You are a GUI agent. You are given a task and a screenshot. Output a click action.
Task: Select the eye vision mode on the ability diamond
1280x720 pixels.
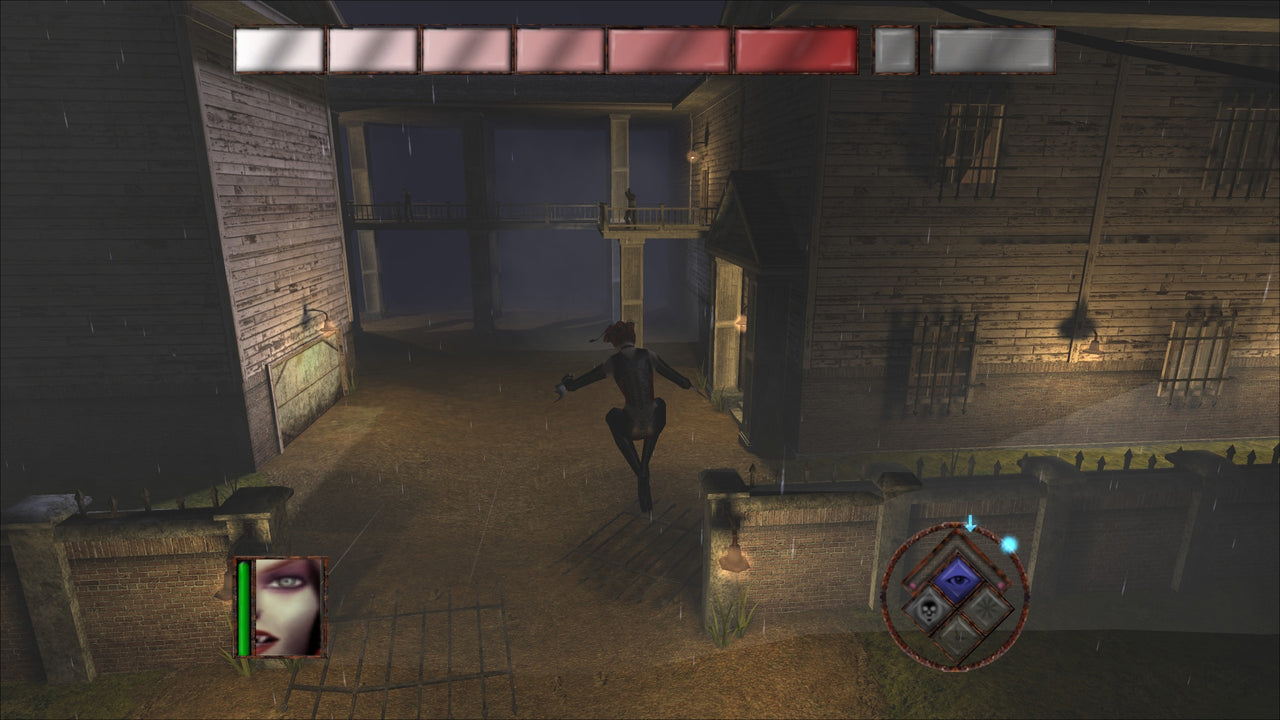tap(956, 579)
